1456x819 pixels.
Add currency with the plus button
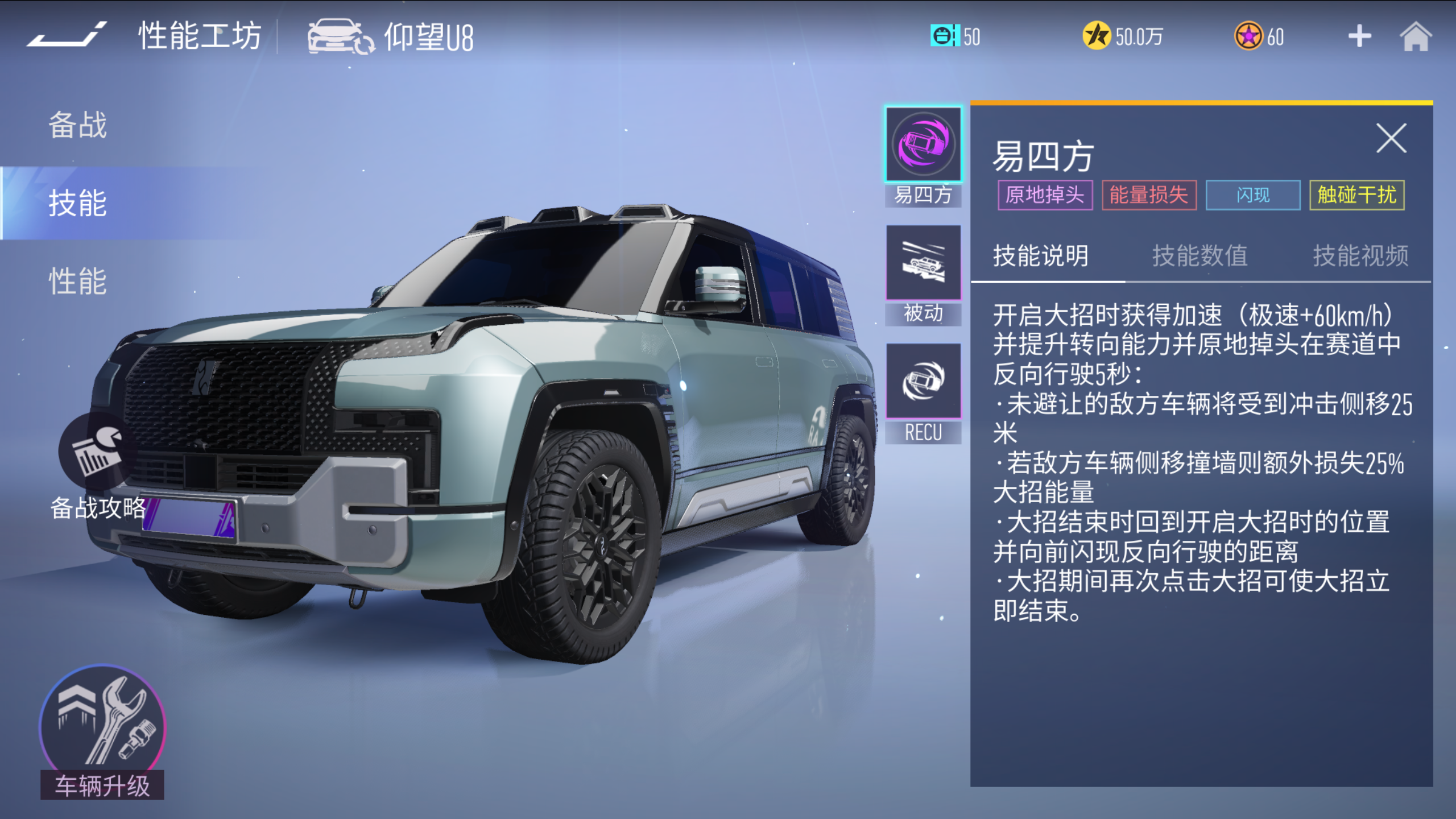(1359, 36)
